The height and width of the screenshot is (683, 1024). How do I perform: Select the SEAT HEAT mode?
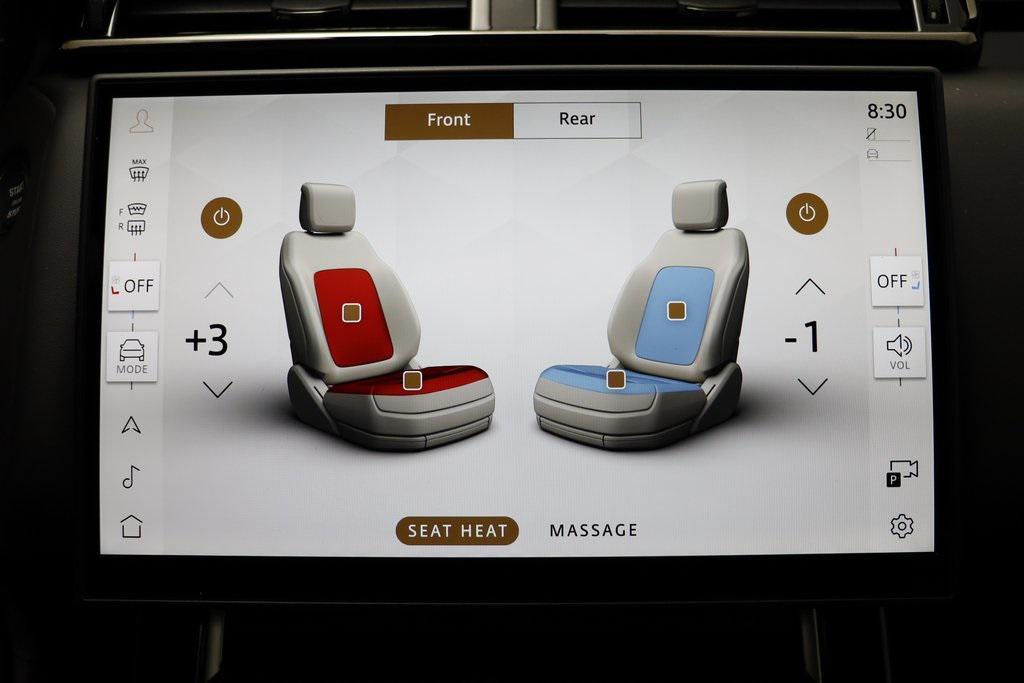tap(457, 531)
